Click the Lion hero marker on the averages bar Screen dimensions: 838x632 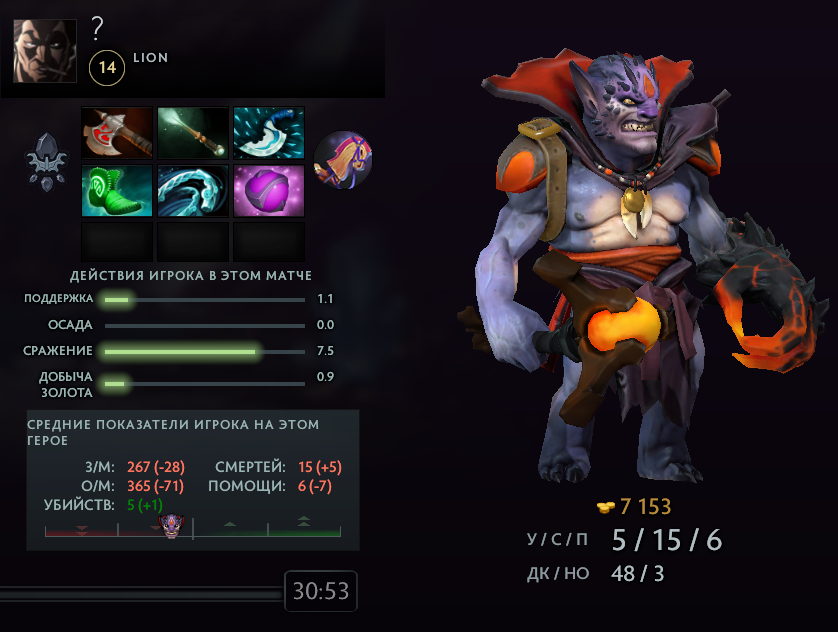(x=174, y=527)
